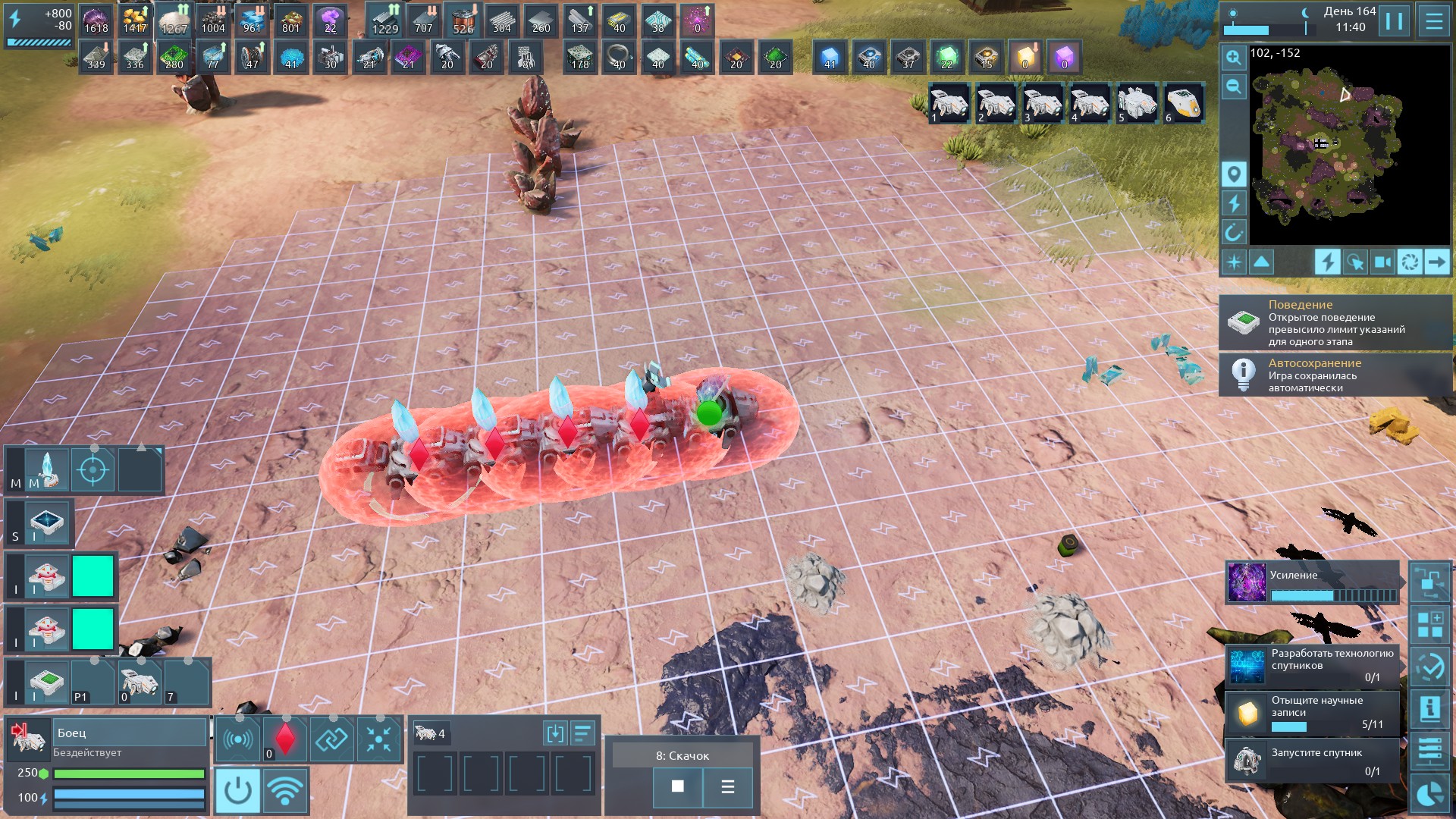Viewport: 1456px width, 819px height.
Task: Select the Боец unit portrait
Action: [28, 738]
